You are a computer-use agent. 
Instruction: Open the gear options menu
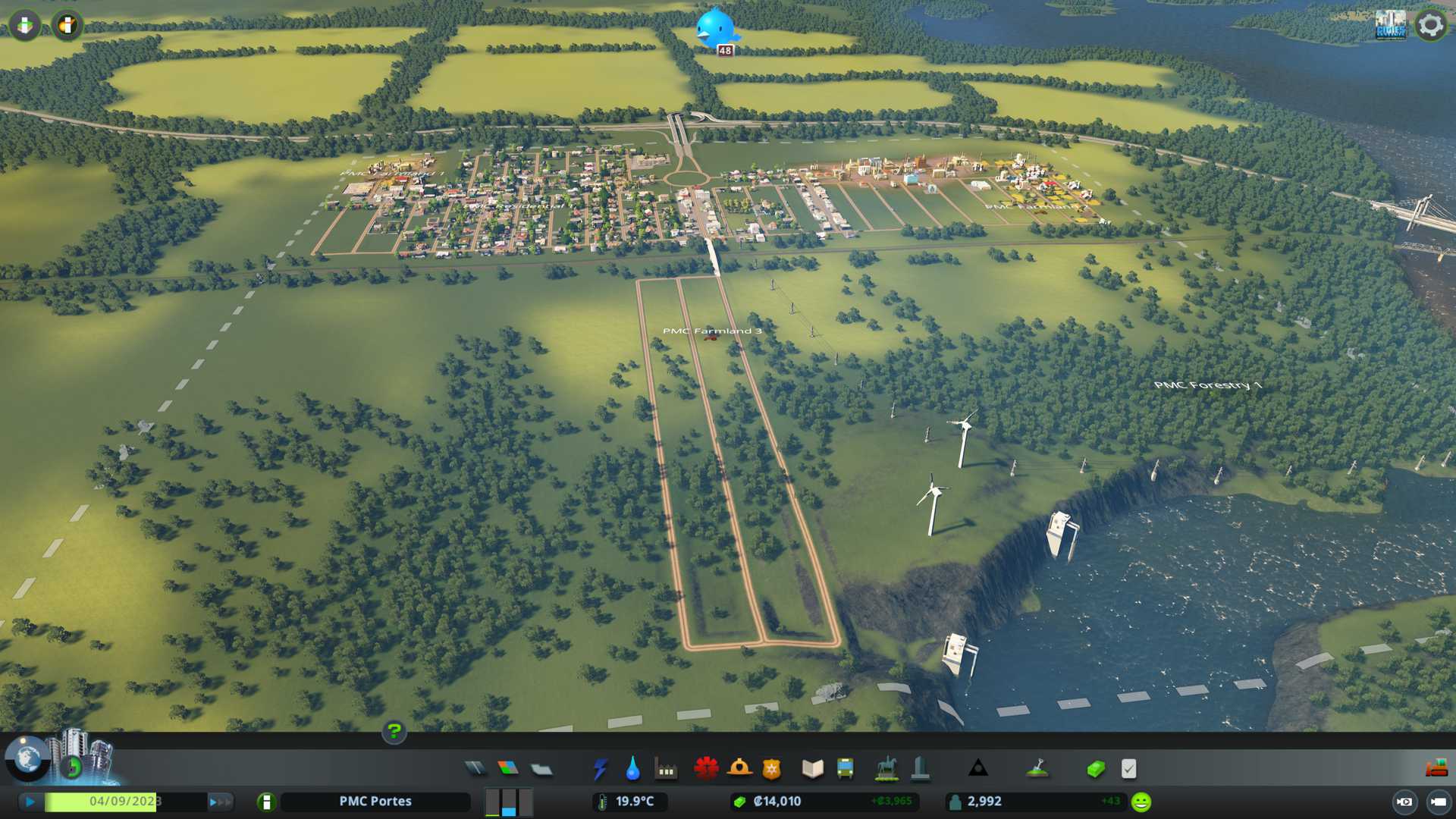click(x=1430, y=26)
